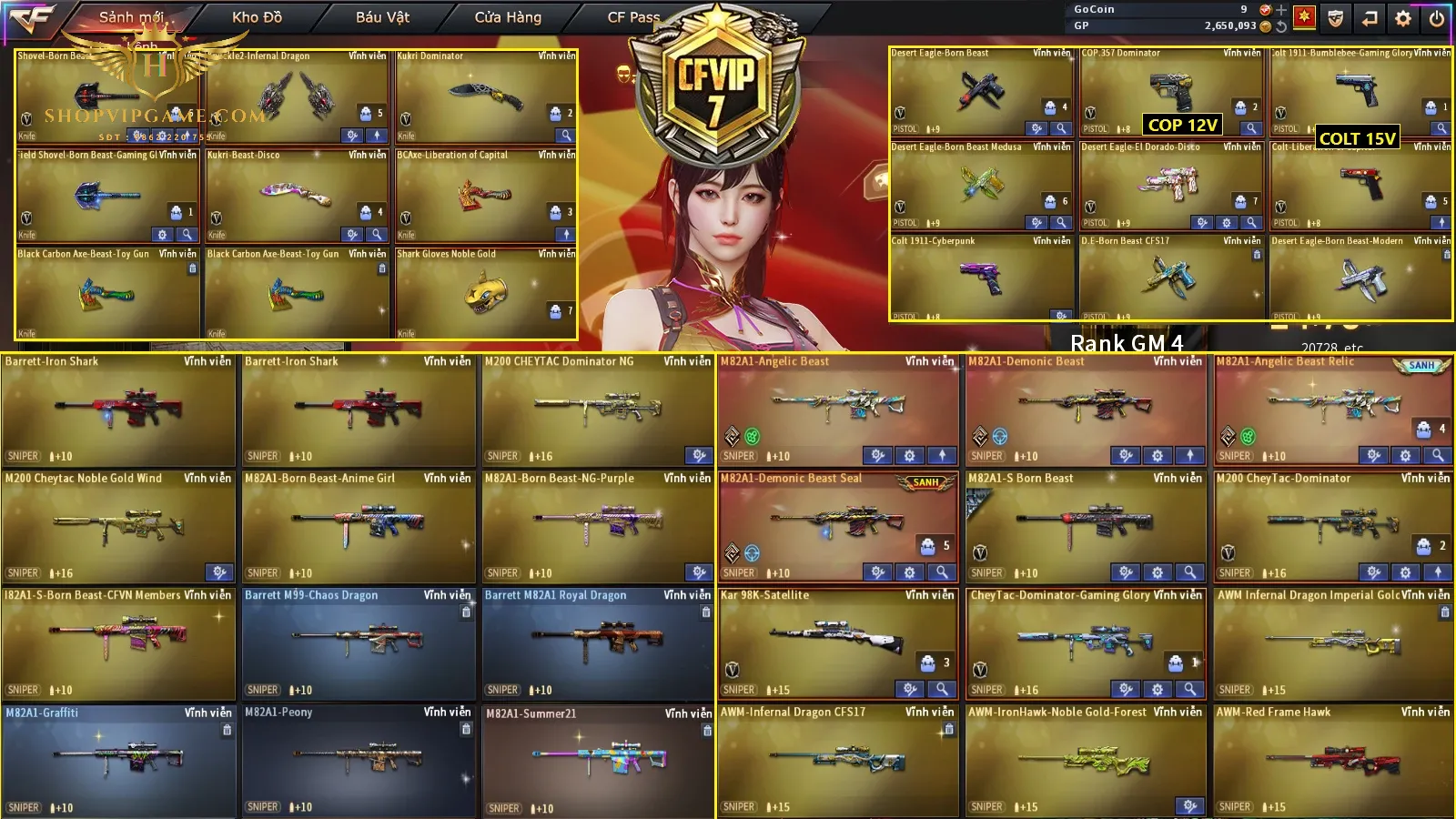Select the Cửa Hàng store button
Image resolution: width=1456 pixels, height=819 pixels.
507,16
